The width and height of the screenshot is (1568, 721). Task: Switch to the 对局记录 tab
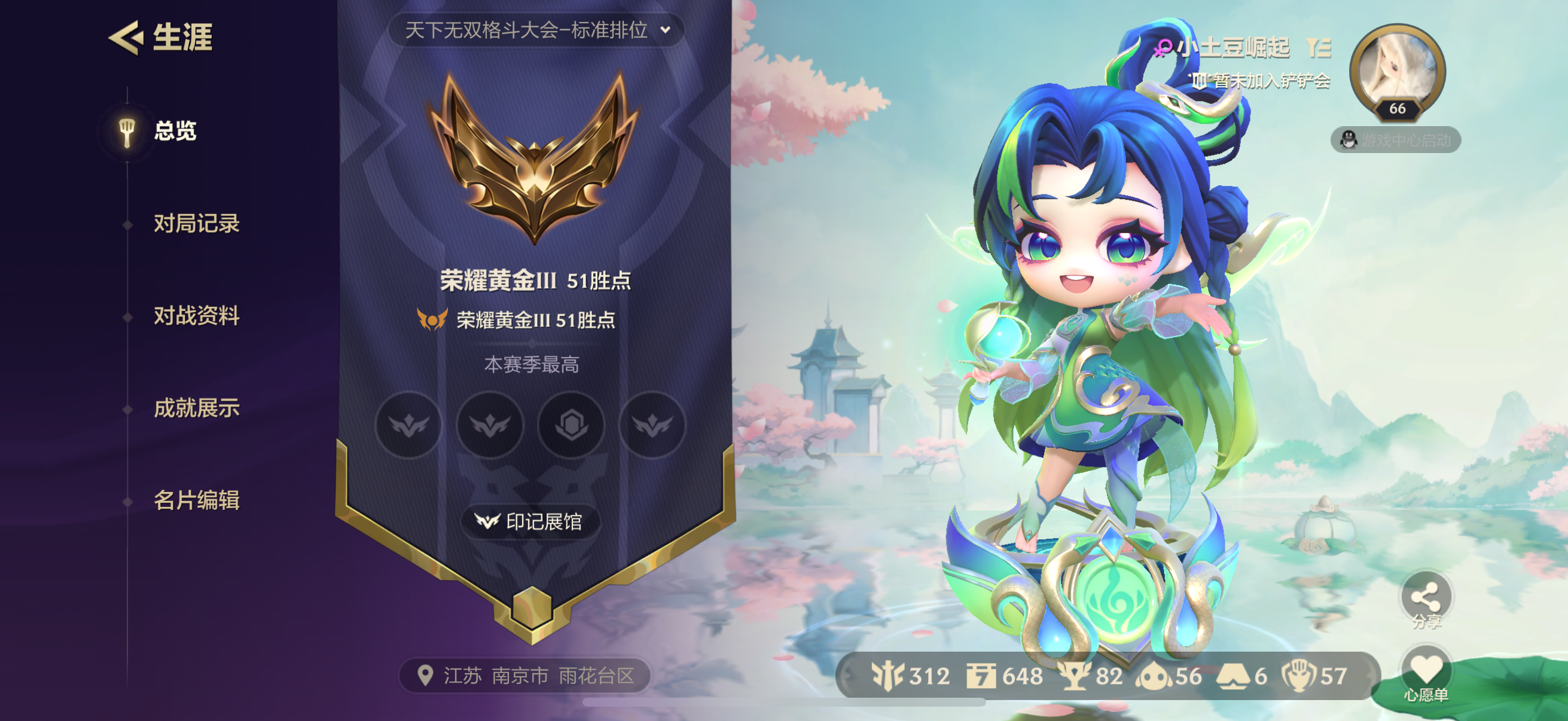coord(197,225)
